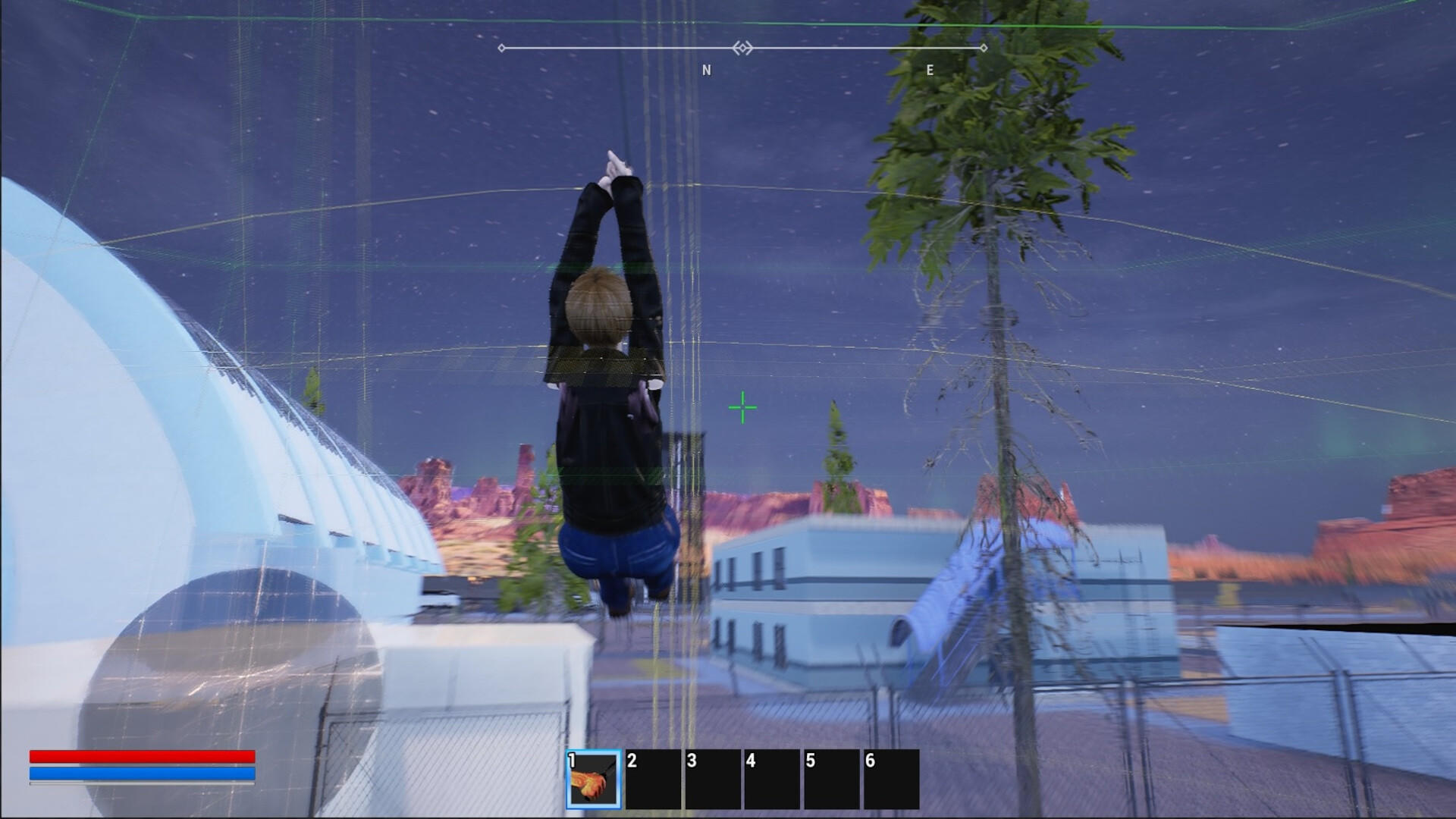The width and height of the screenshot is (1456, 819).
Task: Click the diamond at the compass right end
Action: [x=984, y=48]
